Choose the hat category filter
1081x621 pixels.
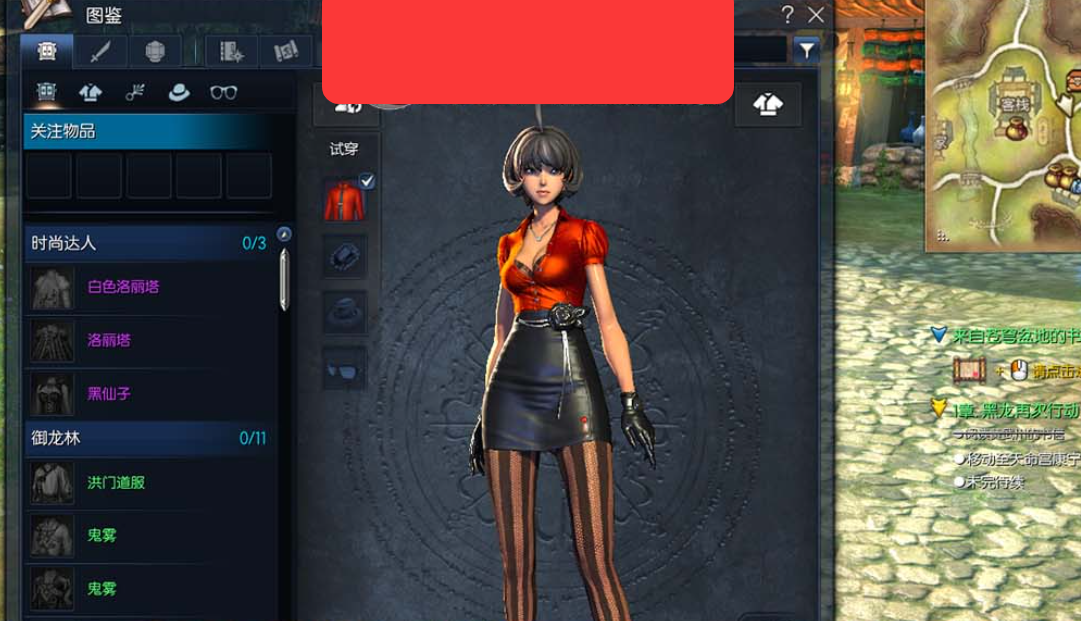tap(179, 93)
